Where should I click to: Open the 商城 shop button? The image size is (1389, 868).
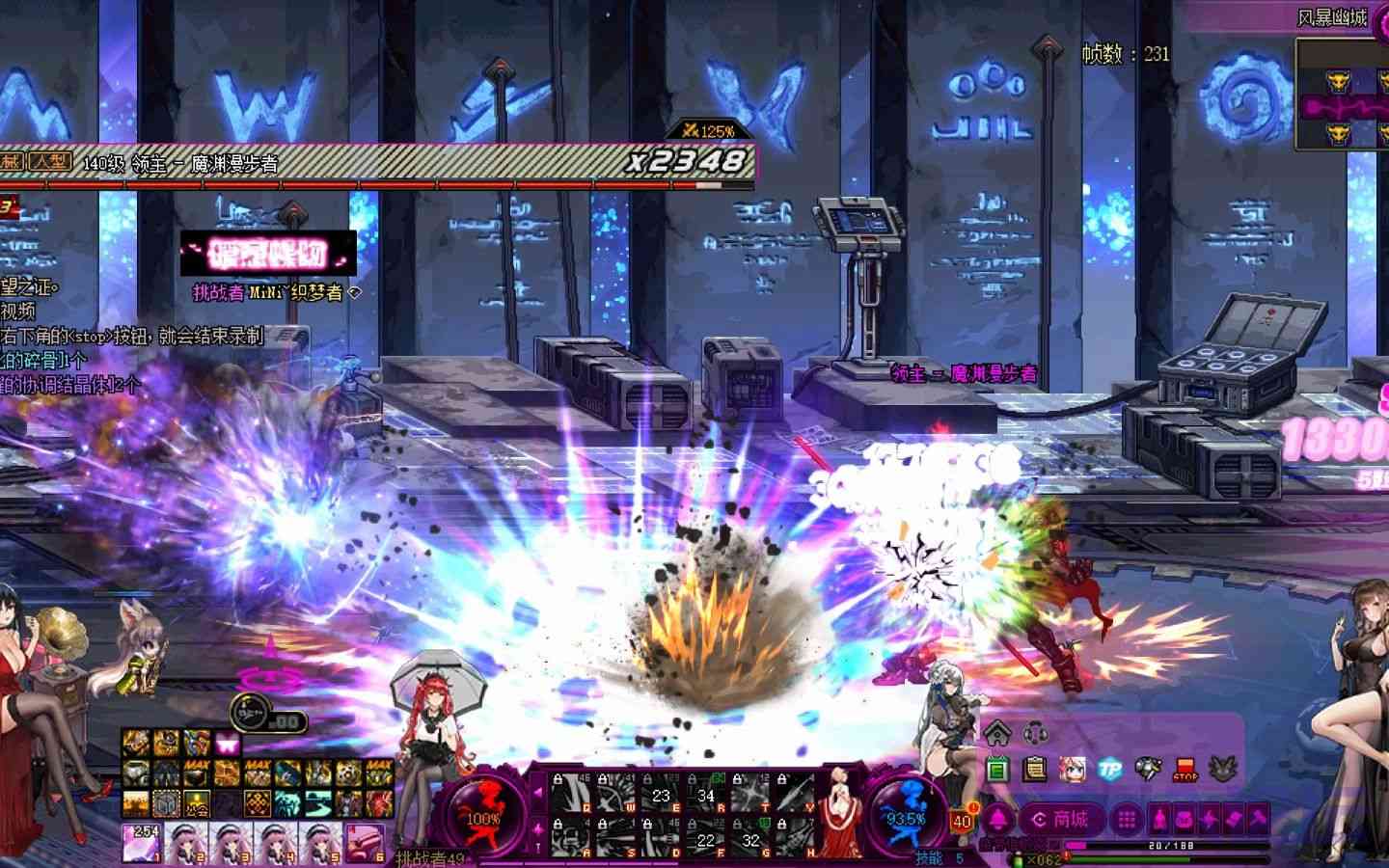(1061, 820)
